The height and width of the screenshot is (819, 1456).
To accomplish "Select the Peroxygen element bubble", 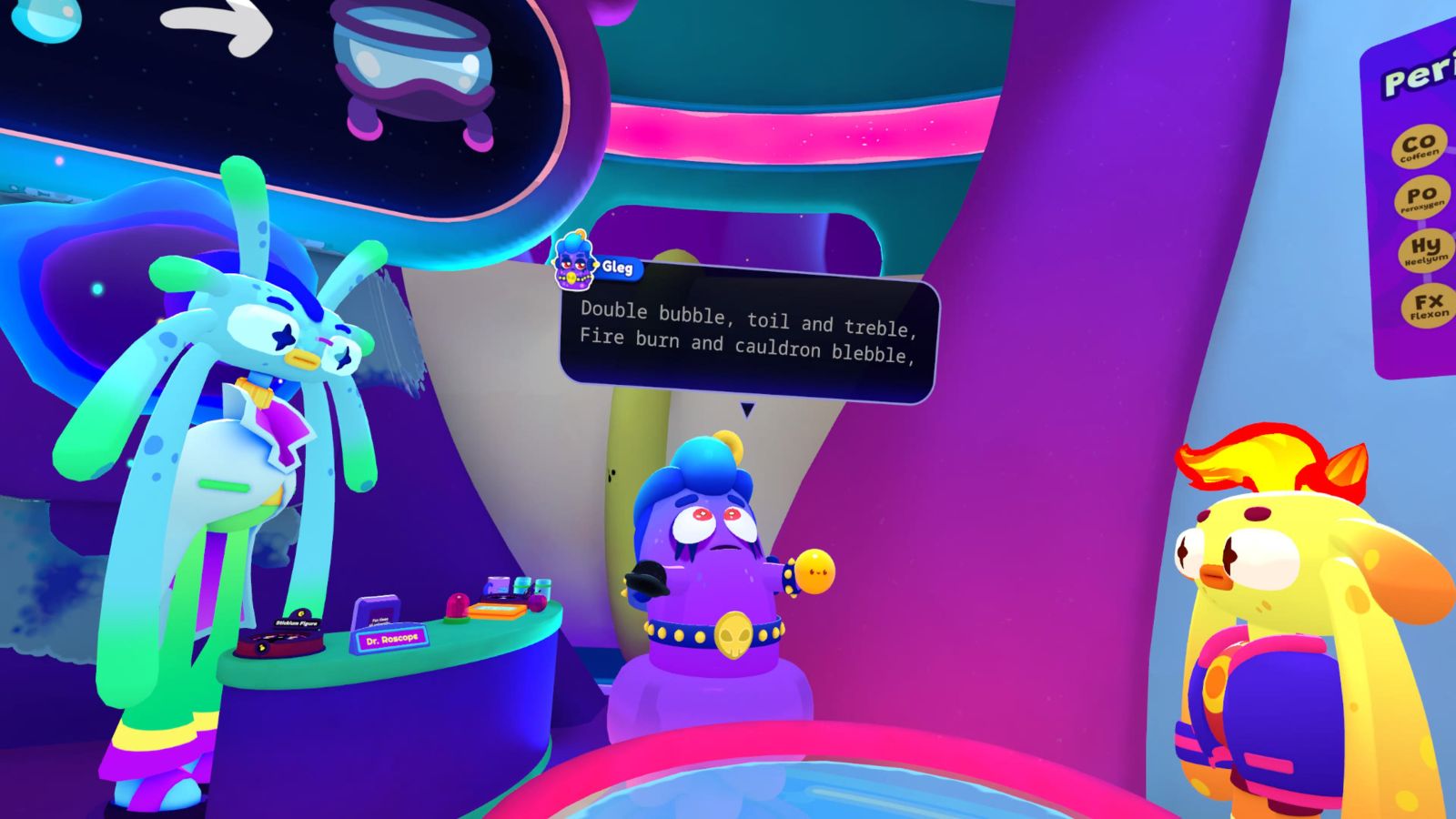I will 1427,197.
